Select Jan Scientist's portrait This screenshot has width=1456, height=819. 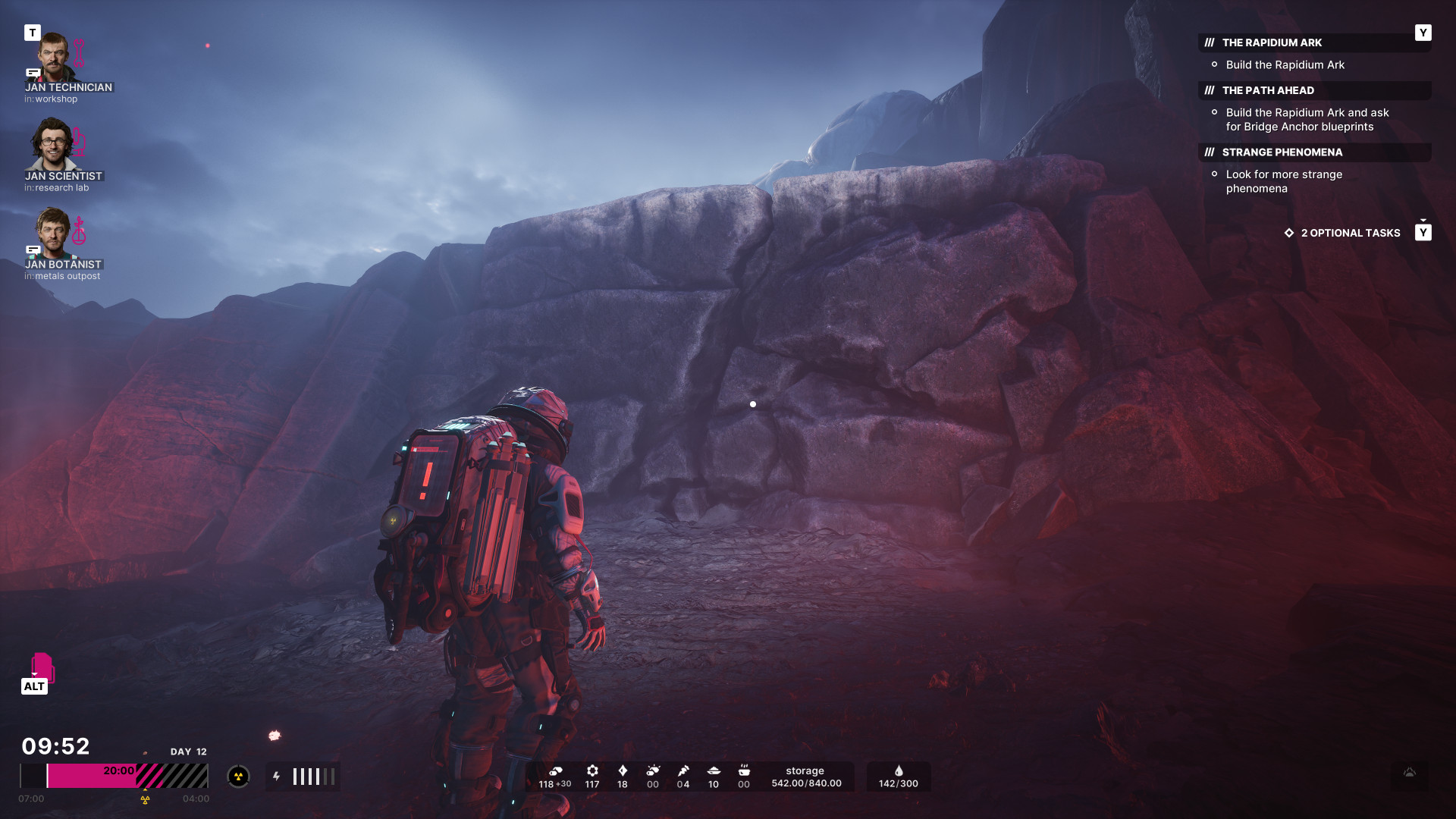click(52, 144)
